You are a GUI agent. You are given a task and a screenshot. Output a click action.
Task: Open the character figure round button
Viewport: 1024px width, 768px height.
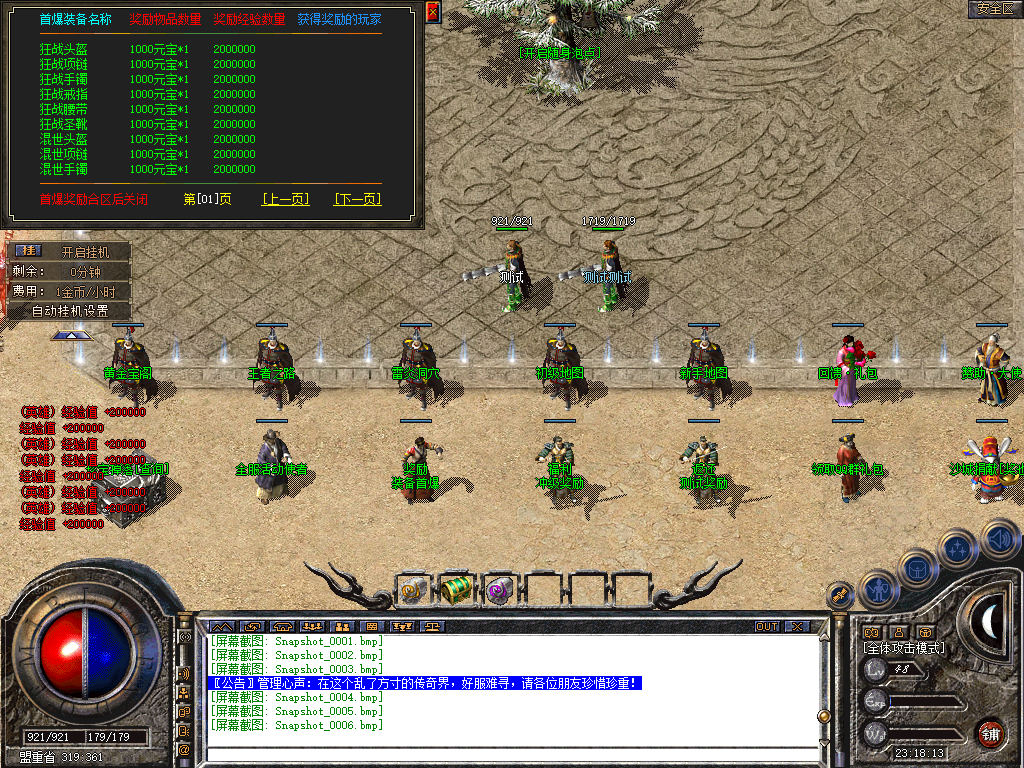(879, 590)
